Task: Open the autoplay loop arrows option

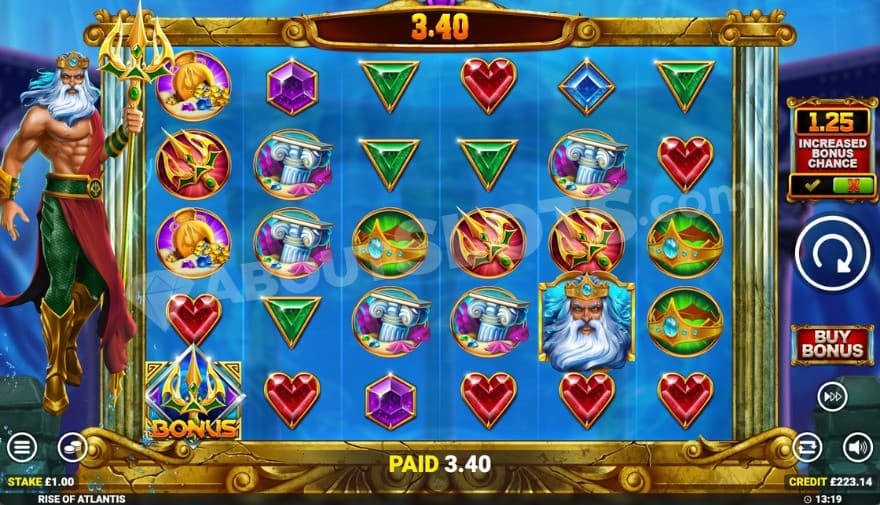Action: tap(807, 446)
